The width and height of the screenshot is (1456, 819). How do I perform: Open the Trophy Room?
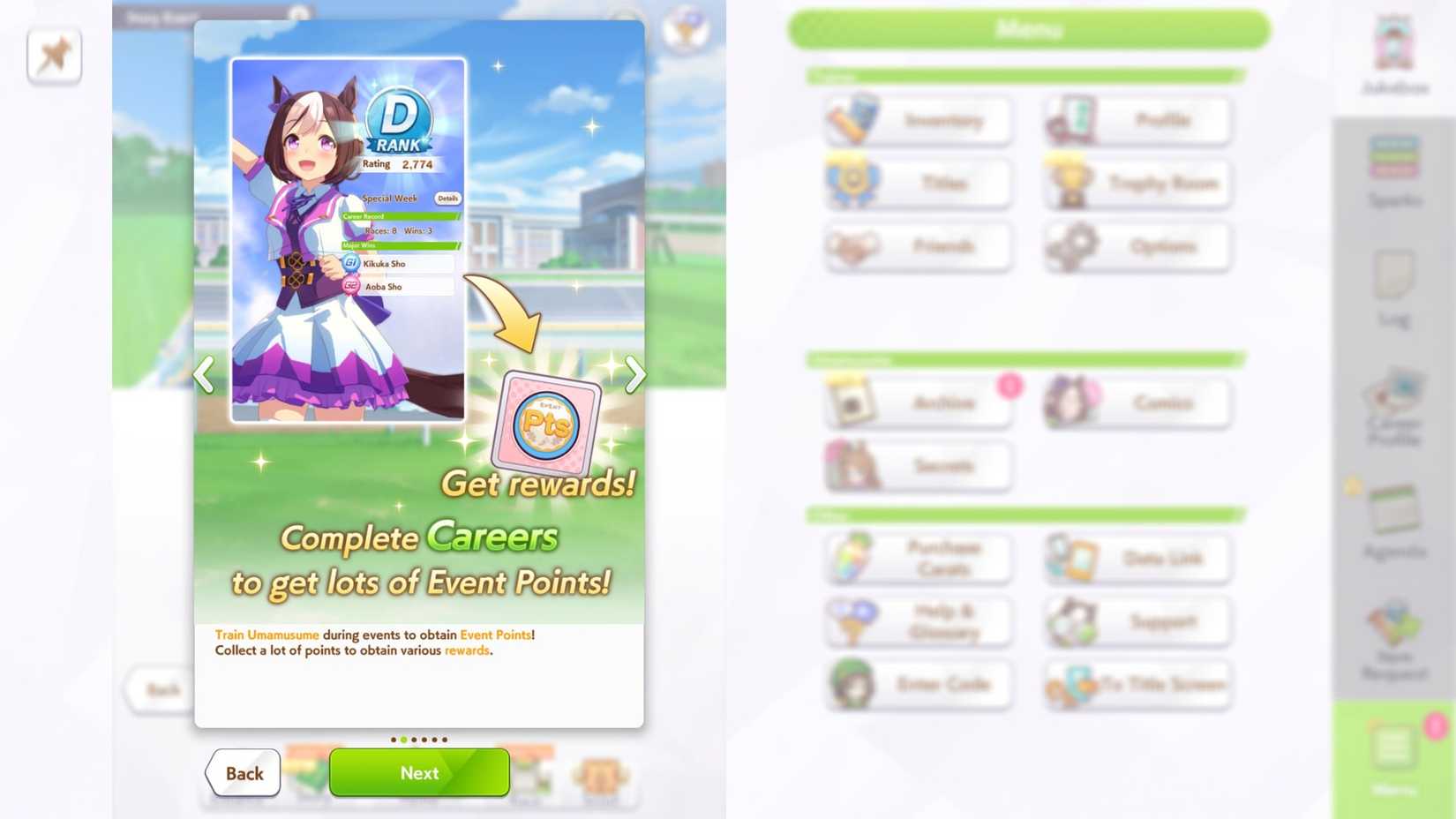tap(1137, 183)
